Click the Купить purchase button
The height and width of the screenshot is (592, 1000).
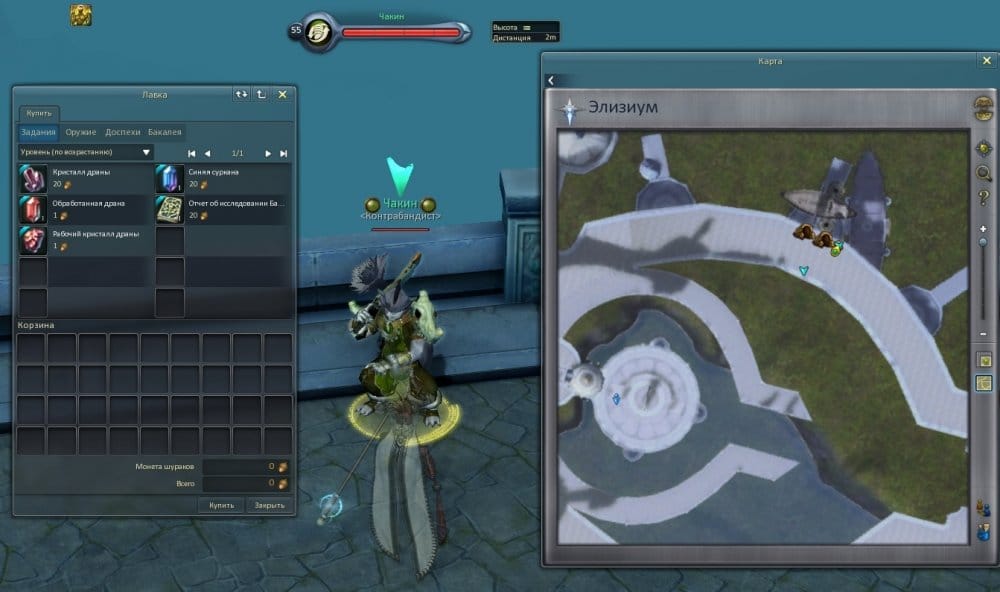221,505
